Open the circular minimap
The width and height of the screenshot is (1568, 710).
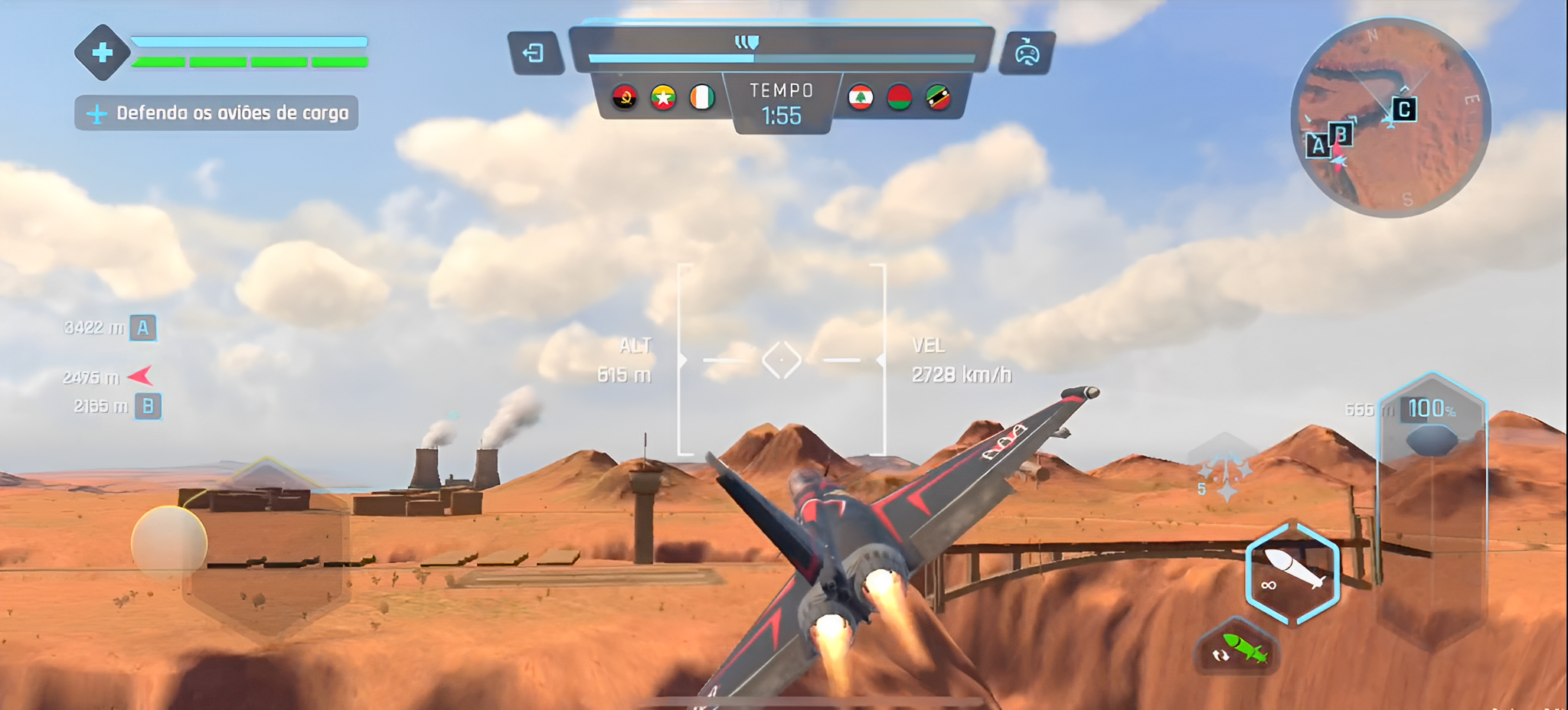(1390, 118)
